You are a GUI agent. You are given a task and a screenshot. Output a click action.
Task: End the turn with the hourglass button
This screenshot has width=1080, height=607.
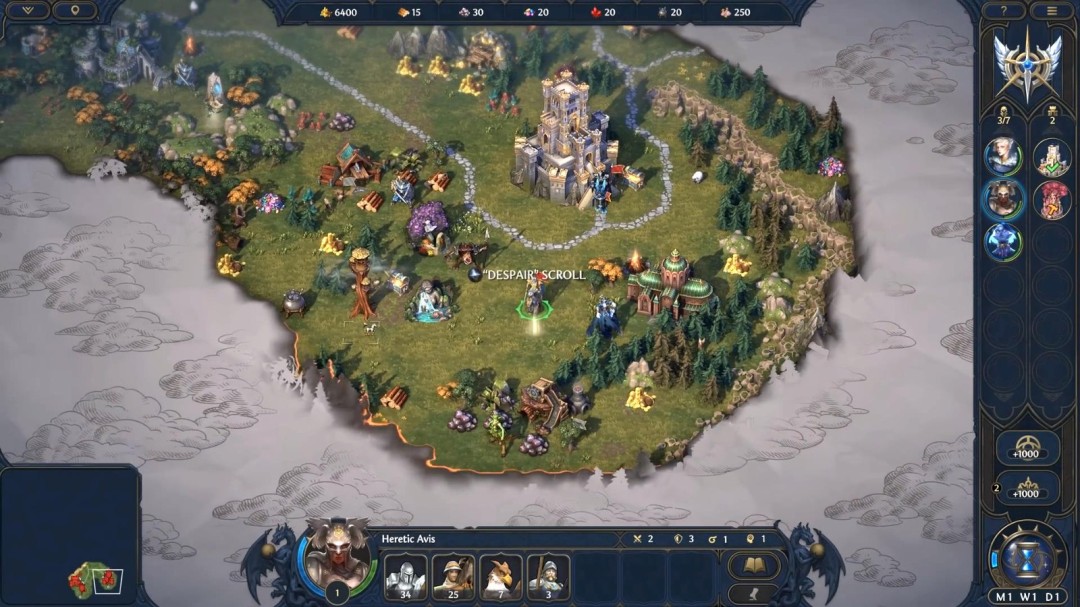pos(1027,555)
